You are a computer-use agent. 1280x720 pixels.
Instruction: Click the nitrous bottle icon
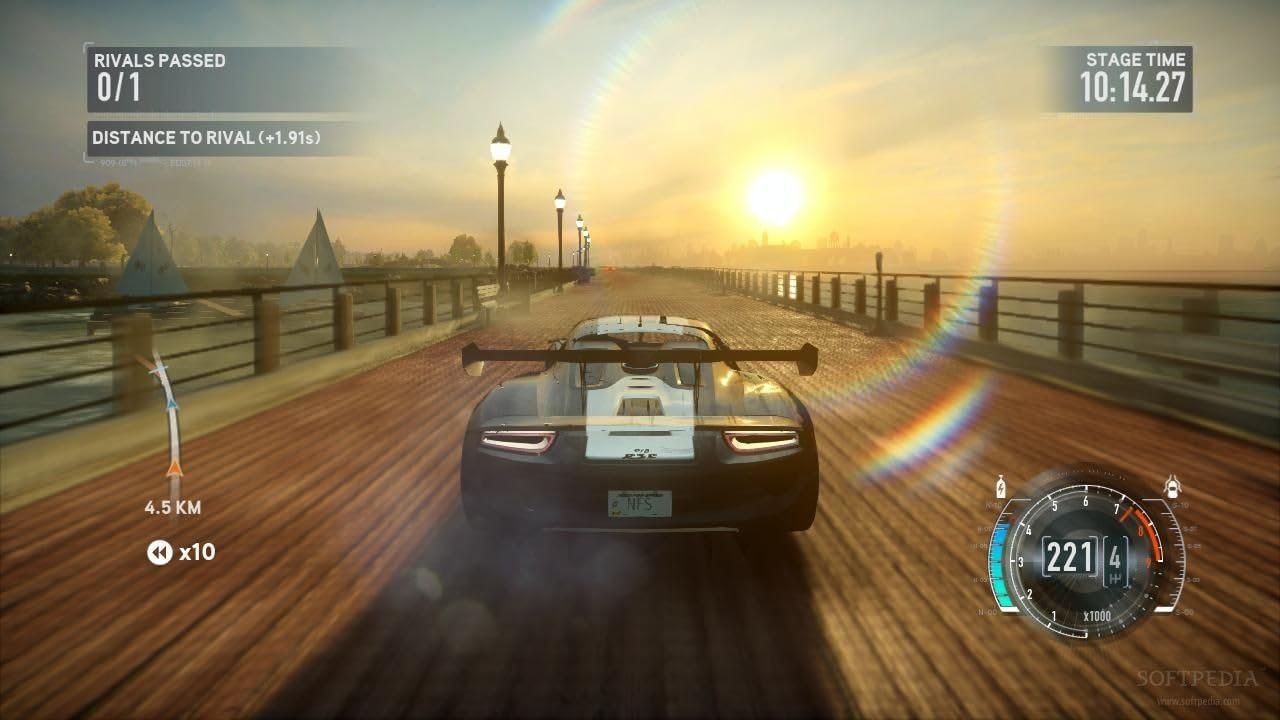pos(998,490)
